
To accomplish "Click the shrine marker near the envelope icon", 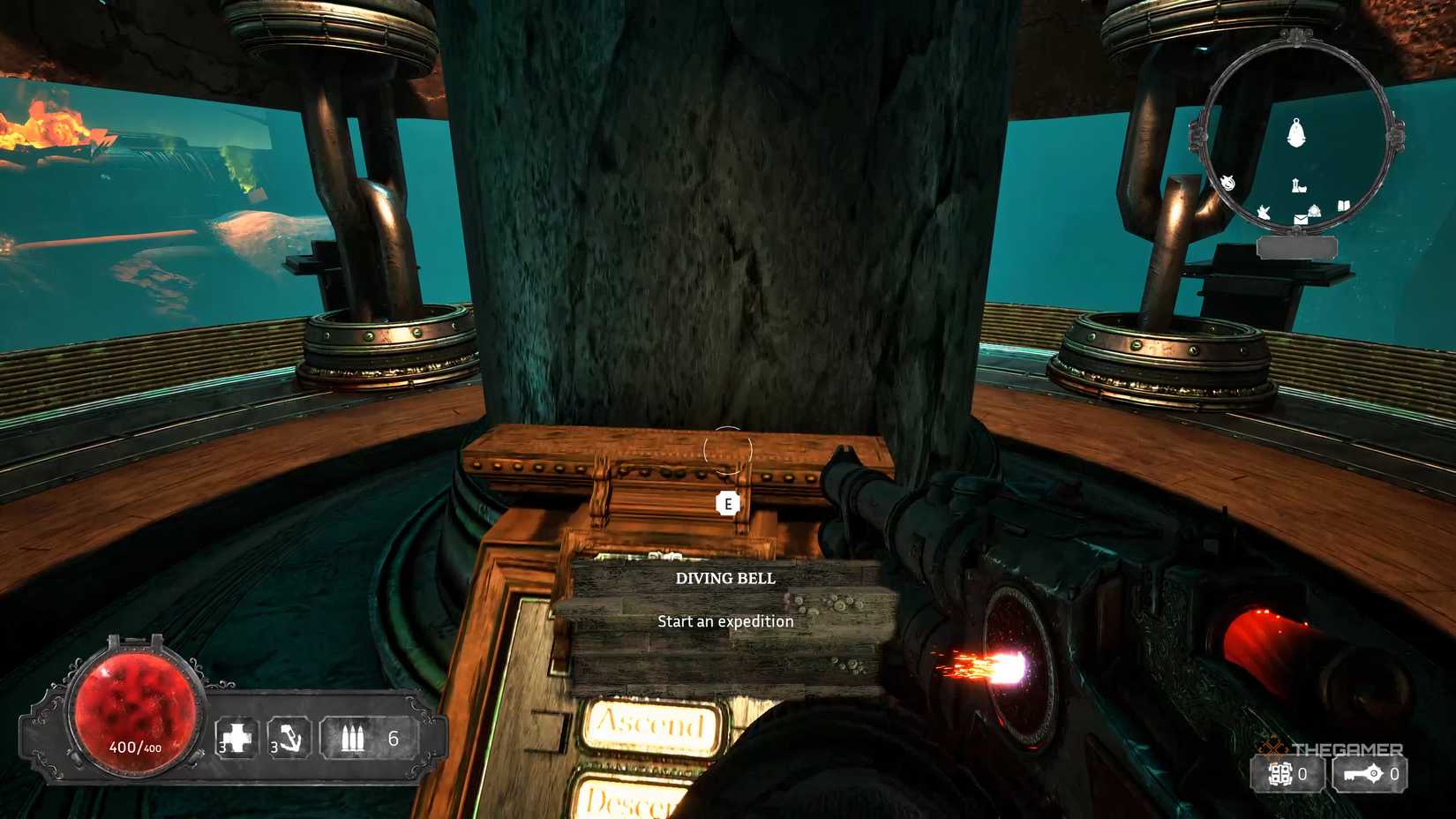I will click(1314, 211).
